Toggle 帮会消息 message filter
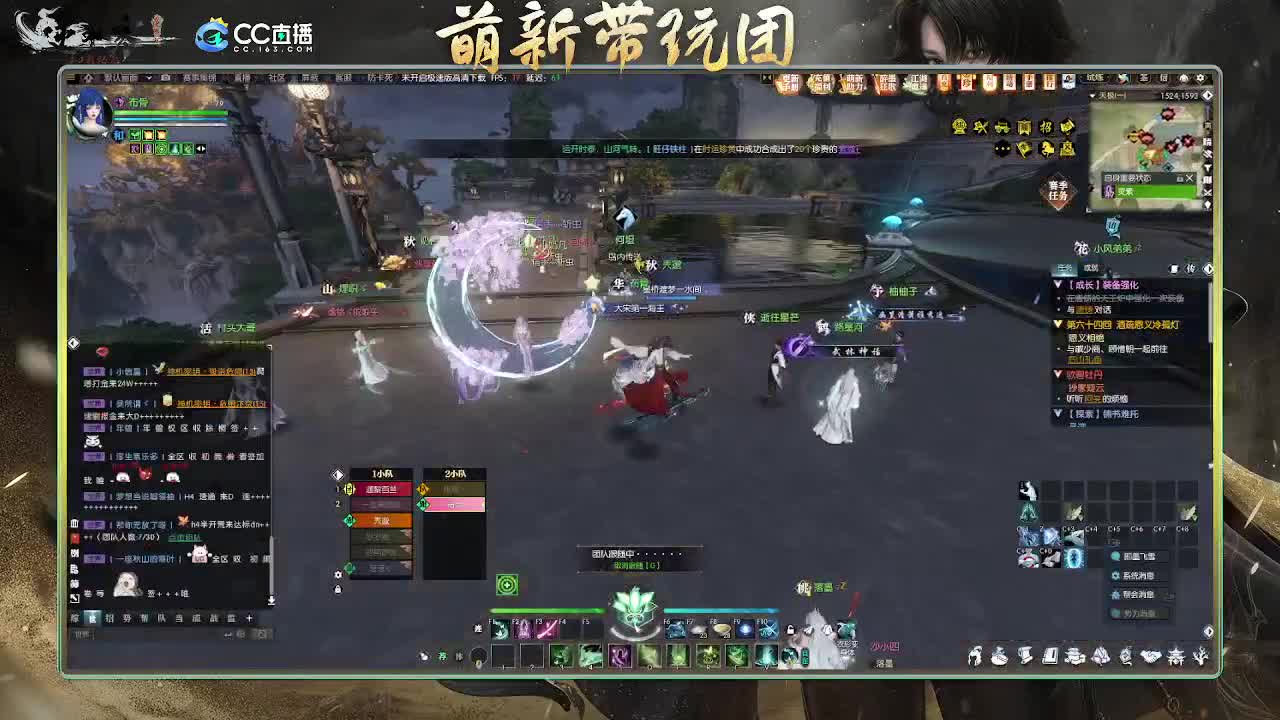This screenshot has height=720, width=1280. click(x=1140, y=595)
